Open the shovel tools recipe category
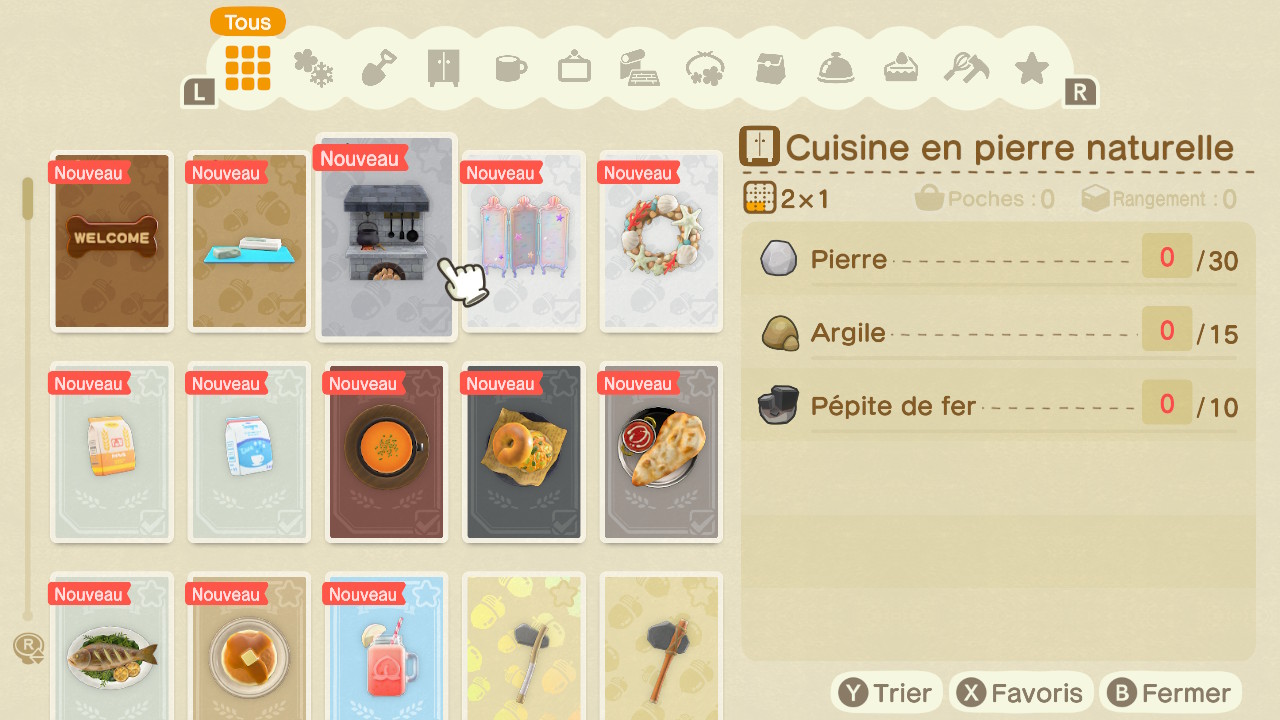Screen dimensions: 1280x720 377,68
